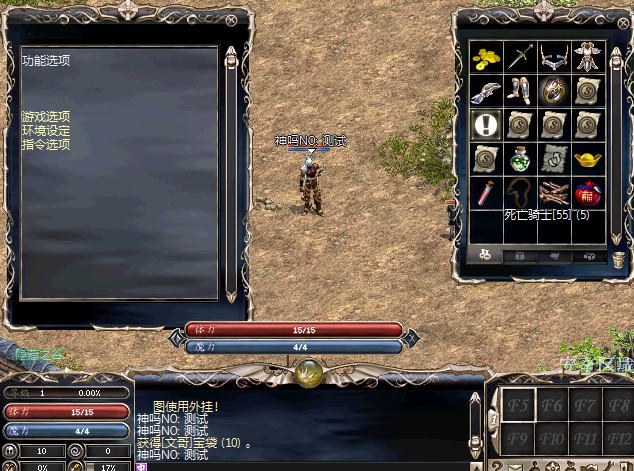This screenshot has width=634, height=471.
Task: Pick the horned belt item slot
Action: [x=554, y=57]
